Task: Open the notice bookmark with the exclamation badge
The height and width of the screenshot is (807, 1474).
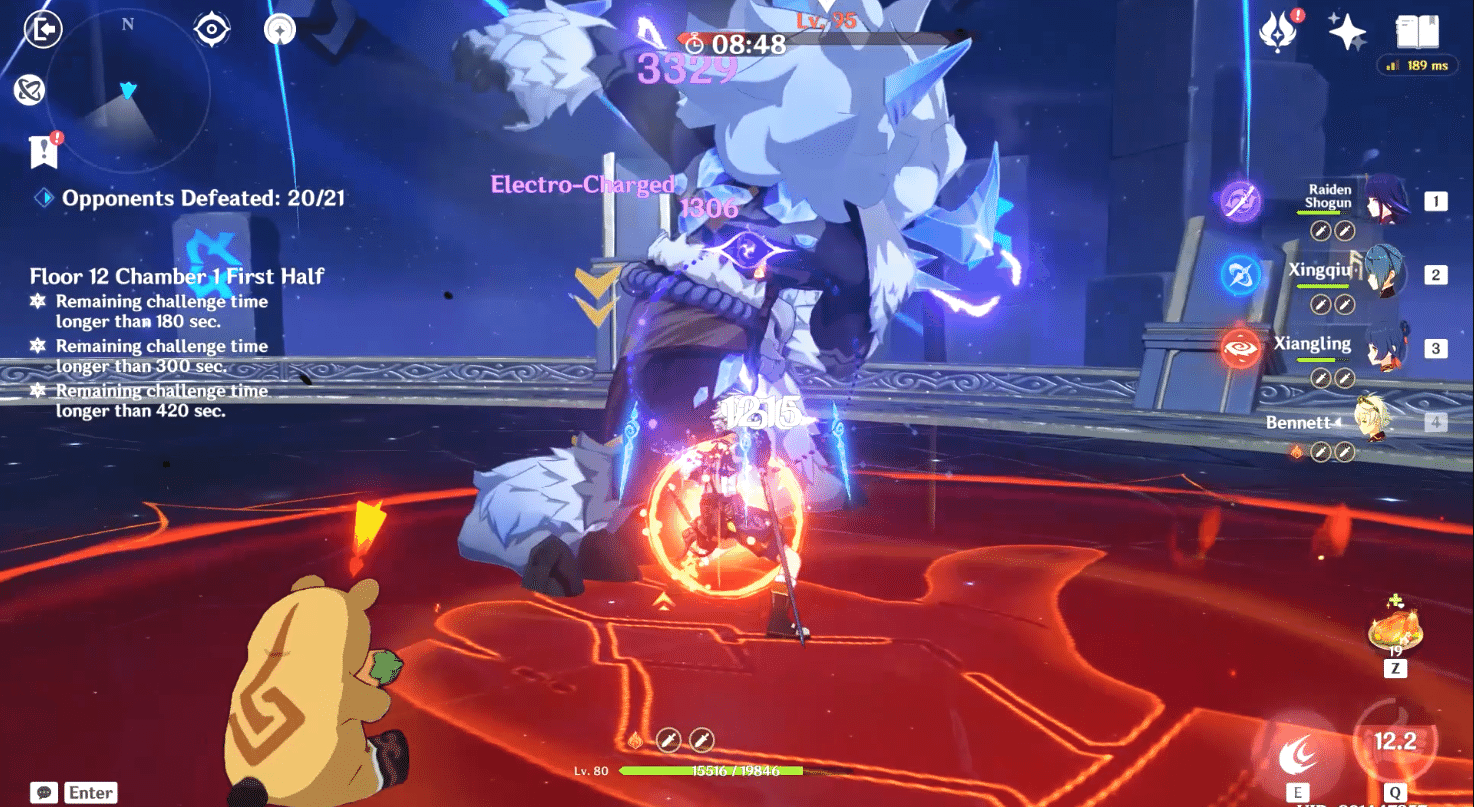Action: (x=42, y=151)
